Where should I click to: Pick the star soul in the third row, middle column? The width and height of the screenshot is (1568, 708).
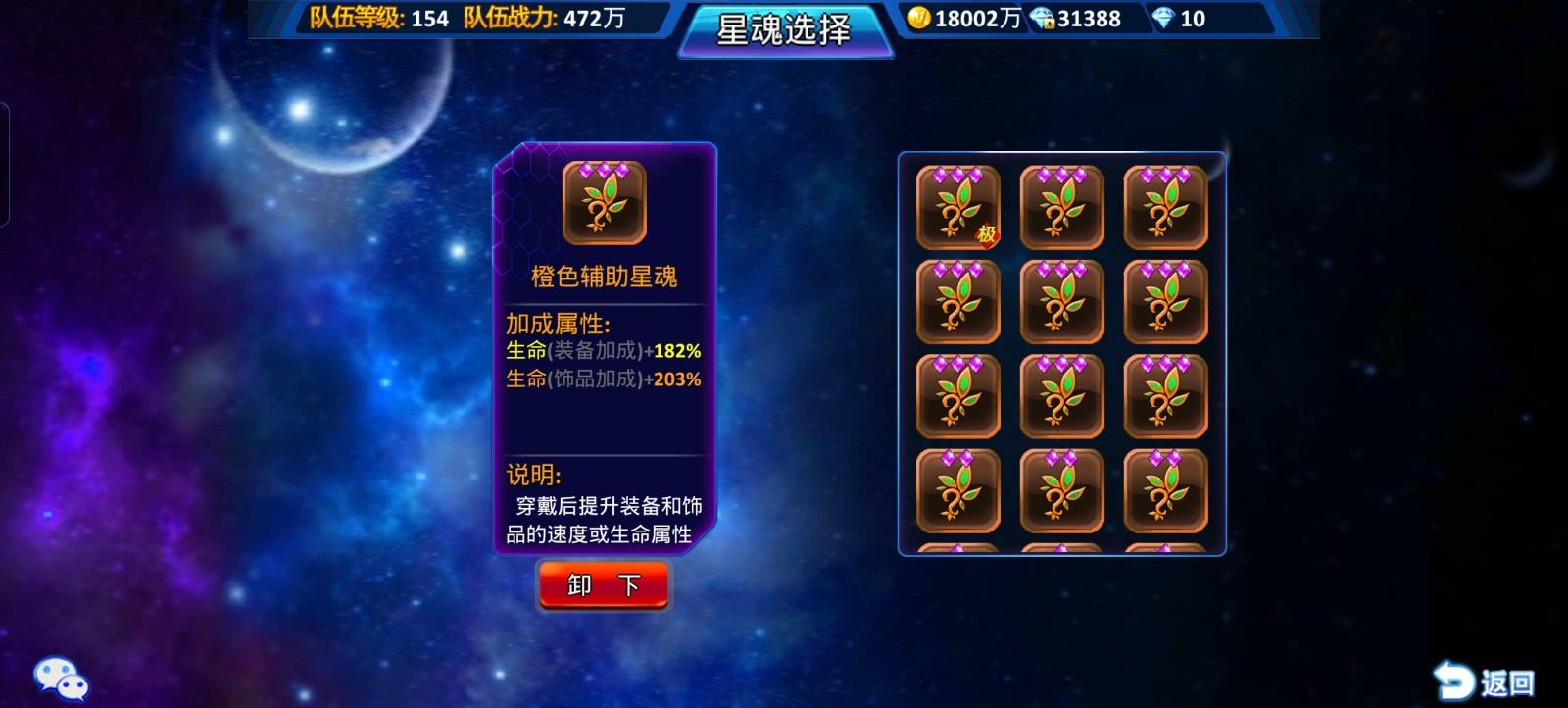point(1061,396)
